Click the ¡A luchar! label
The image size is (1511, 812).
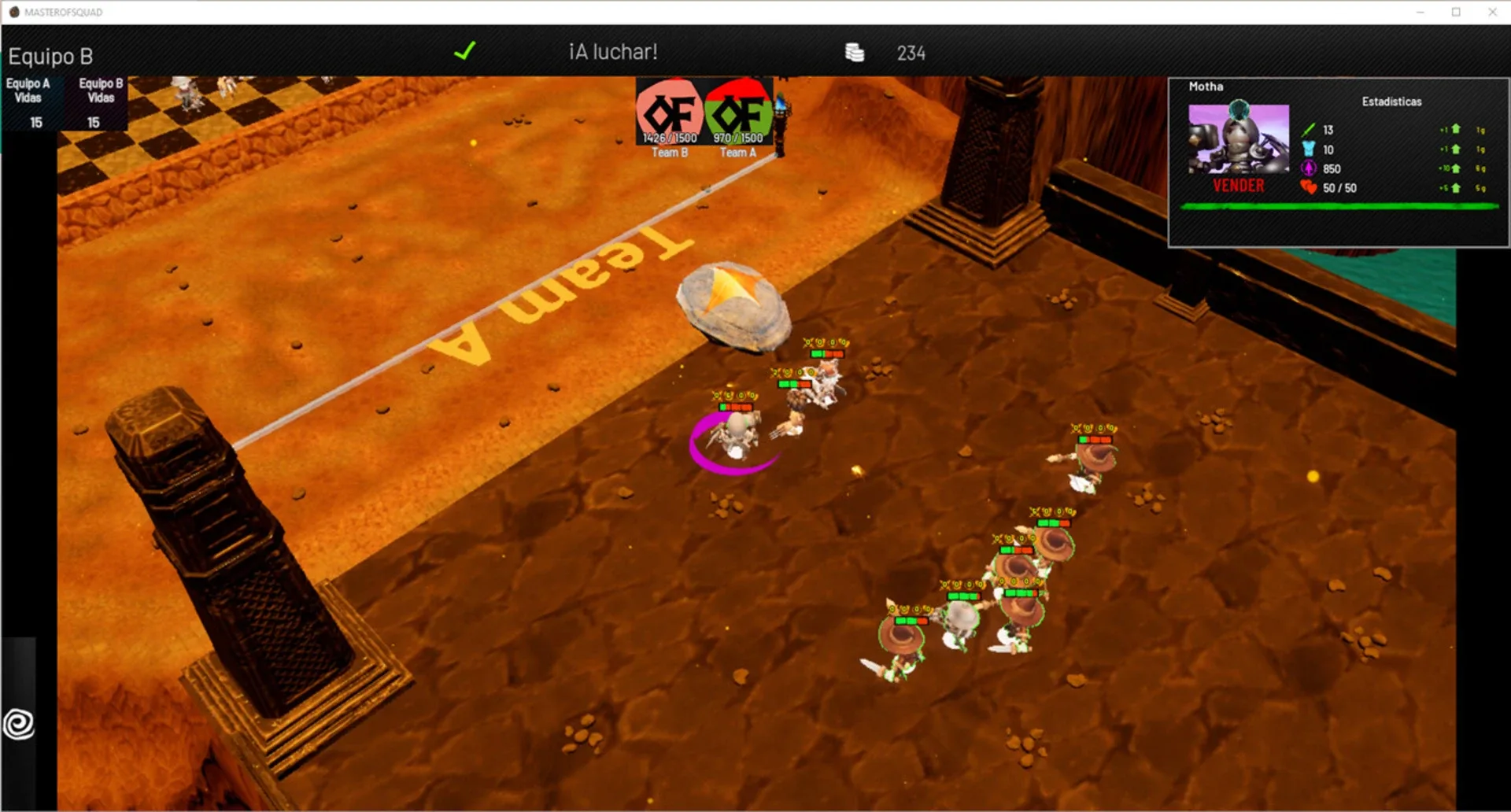pos(612,53)
